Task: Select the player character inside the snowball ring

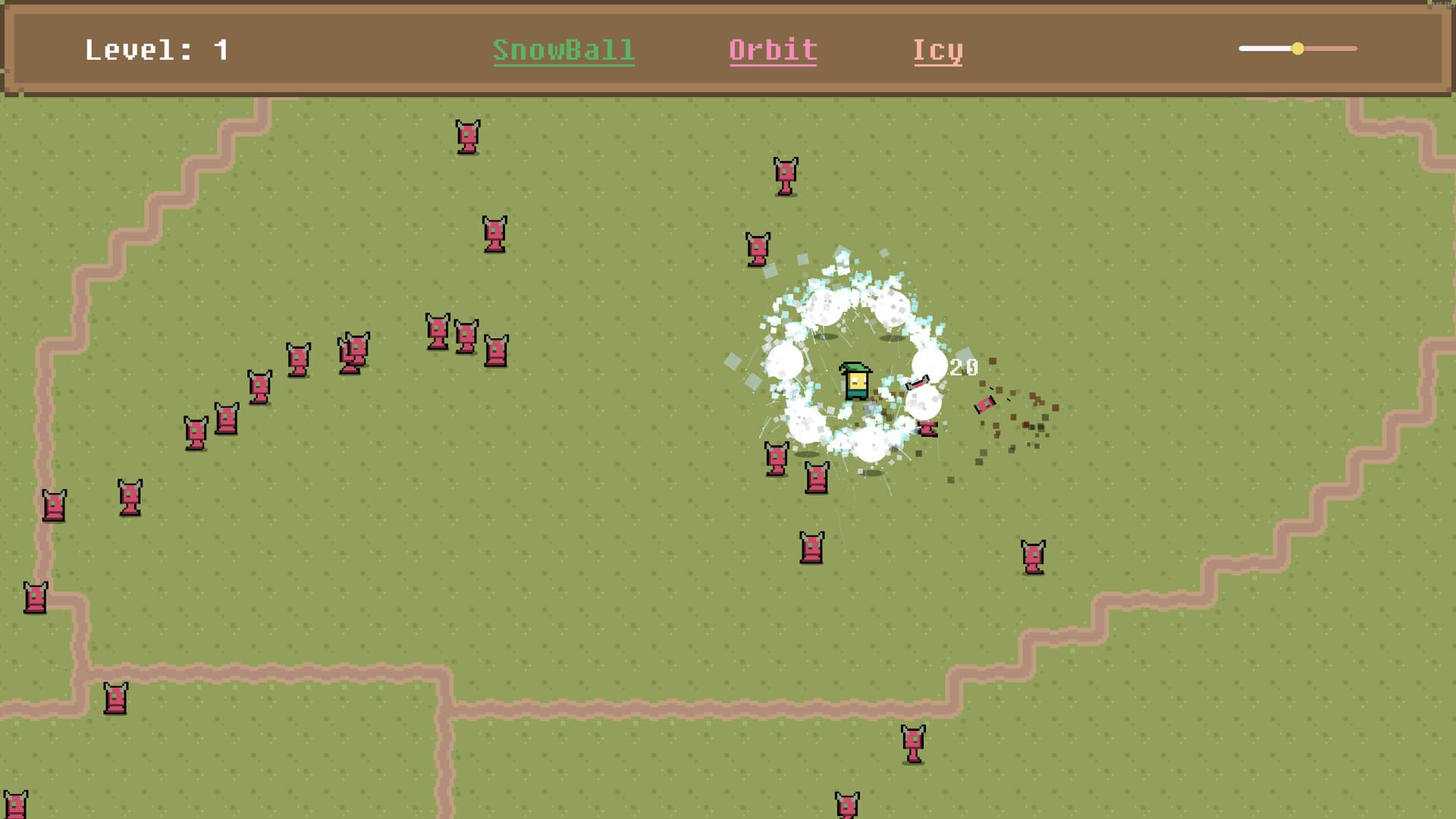Action: point(855,379)
